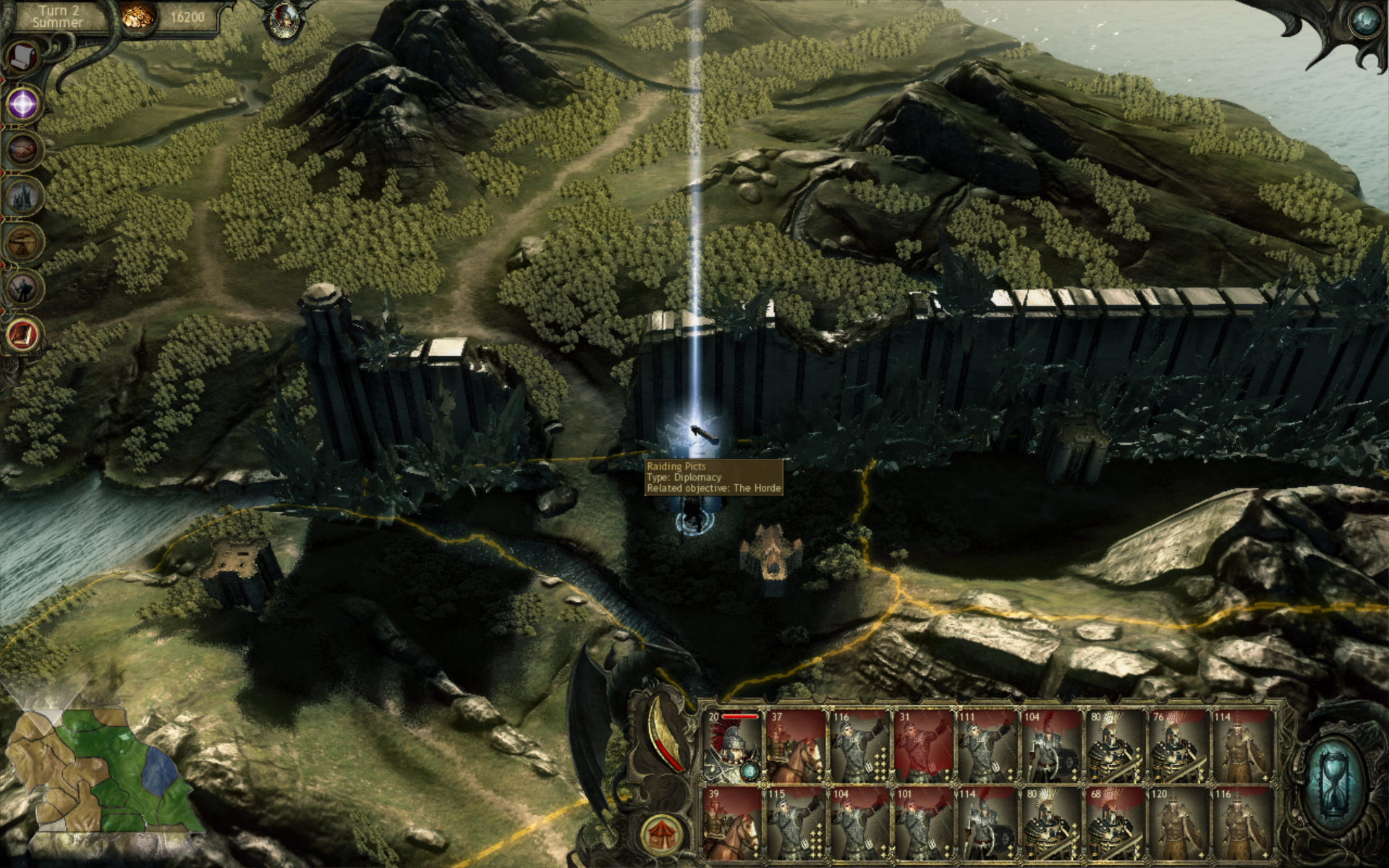Select the red-tinted unit card with 31
1389x868 pixels.
coord(924,746)
